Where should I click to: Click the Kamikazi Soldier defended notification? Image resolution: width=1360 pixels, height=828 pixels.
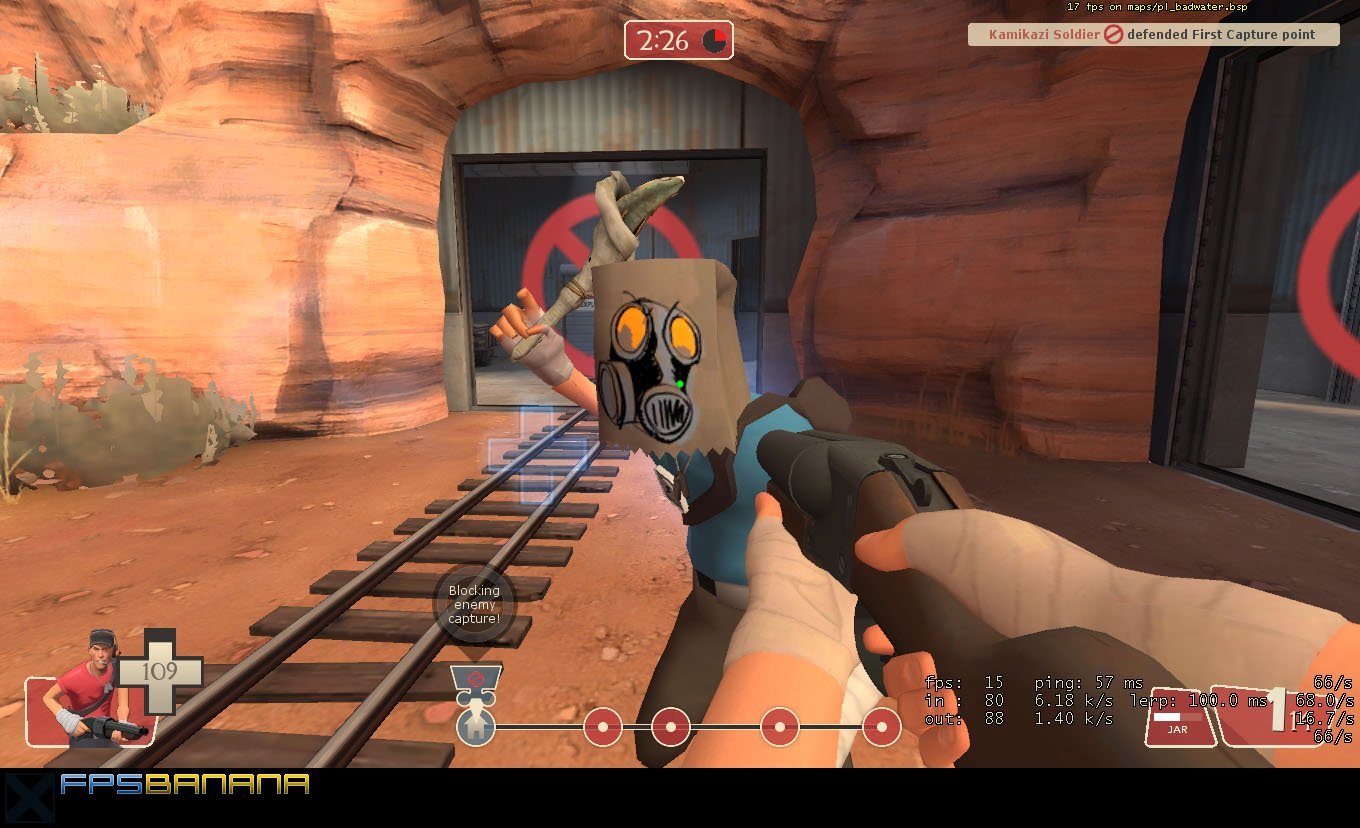[1154, 35]
